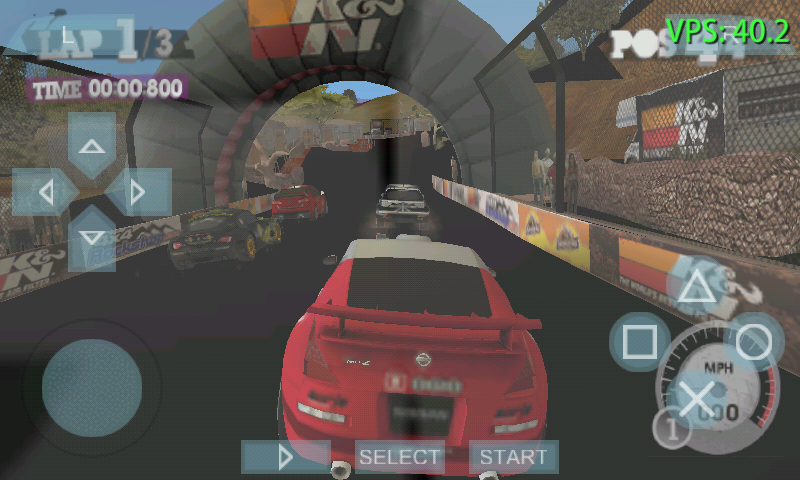
Task: Tap the D-pad up arrow
Action: tap(92, 146)
